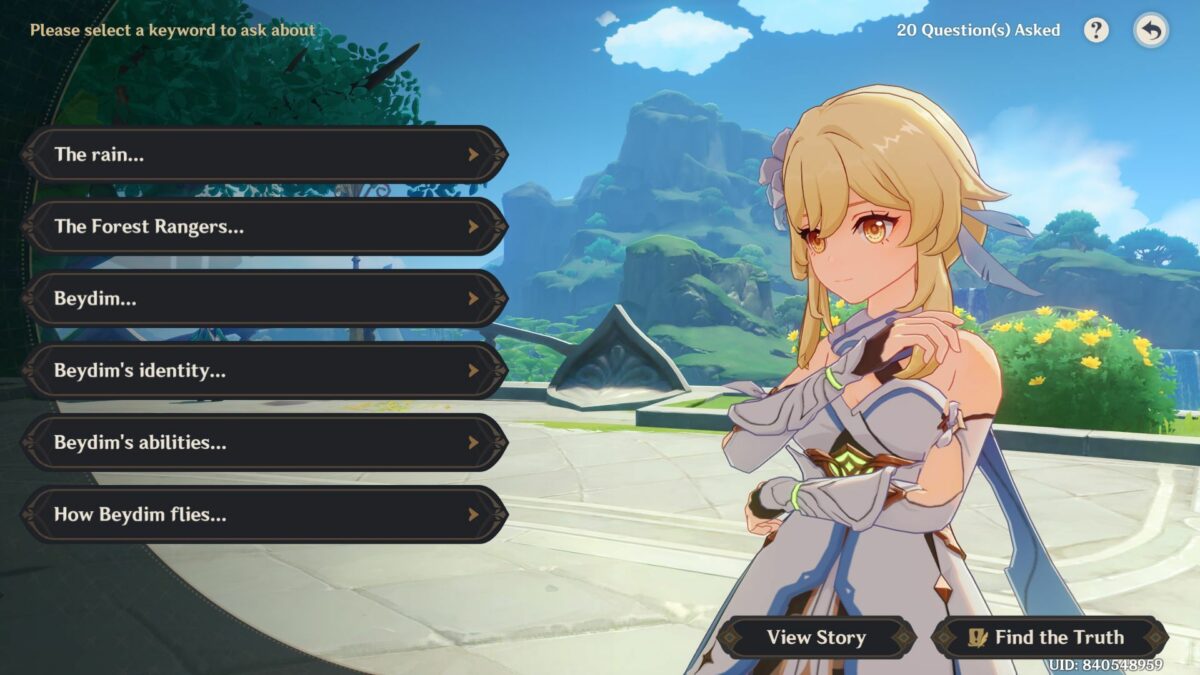Choose the "Beydim..." keyword option
1200x675 pixels.
(x=265, y=298)
